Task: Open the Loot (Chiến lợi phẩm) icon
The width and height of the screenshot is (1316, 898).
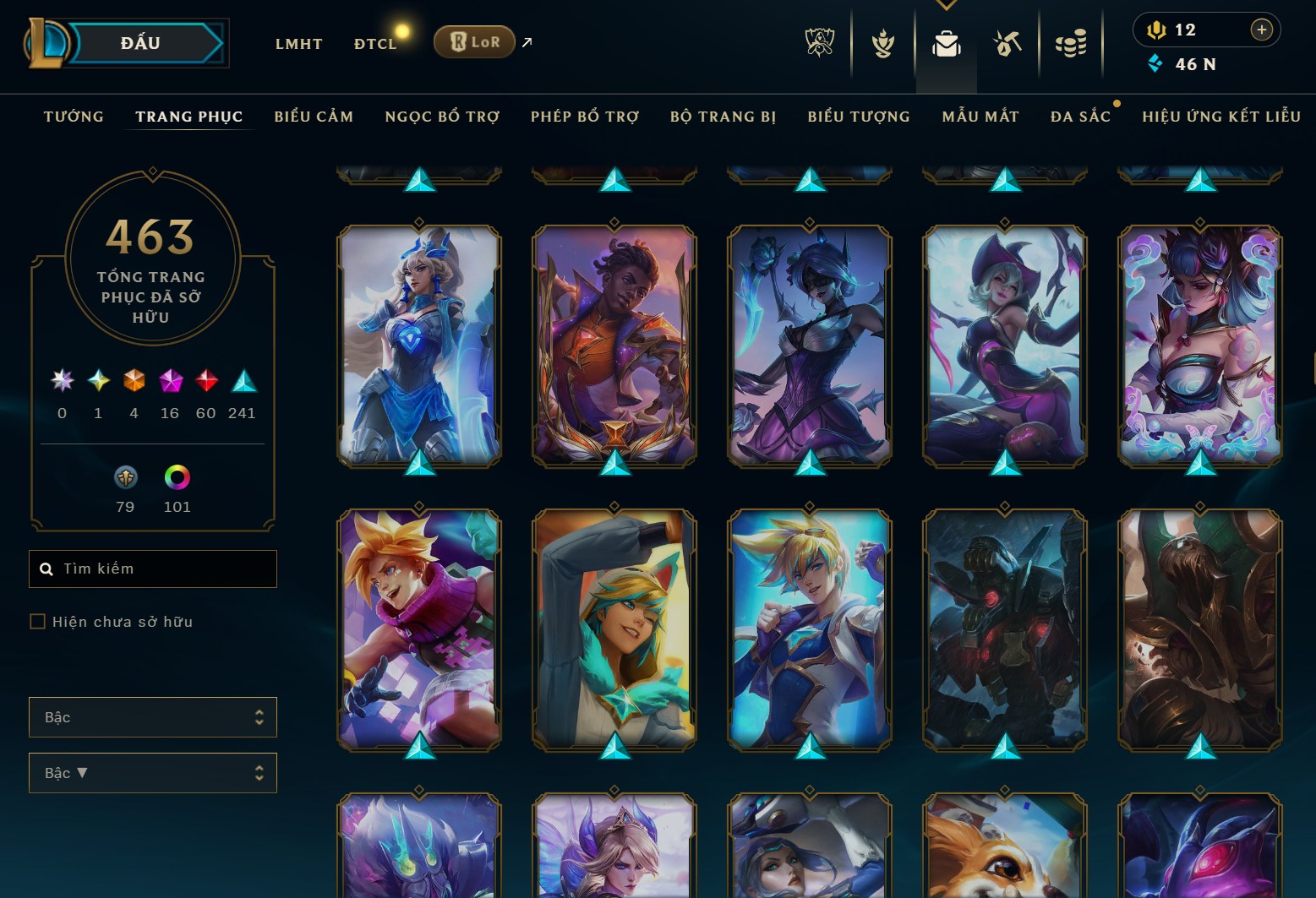Action: coord(1006,44)
